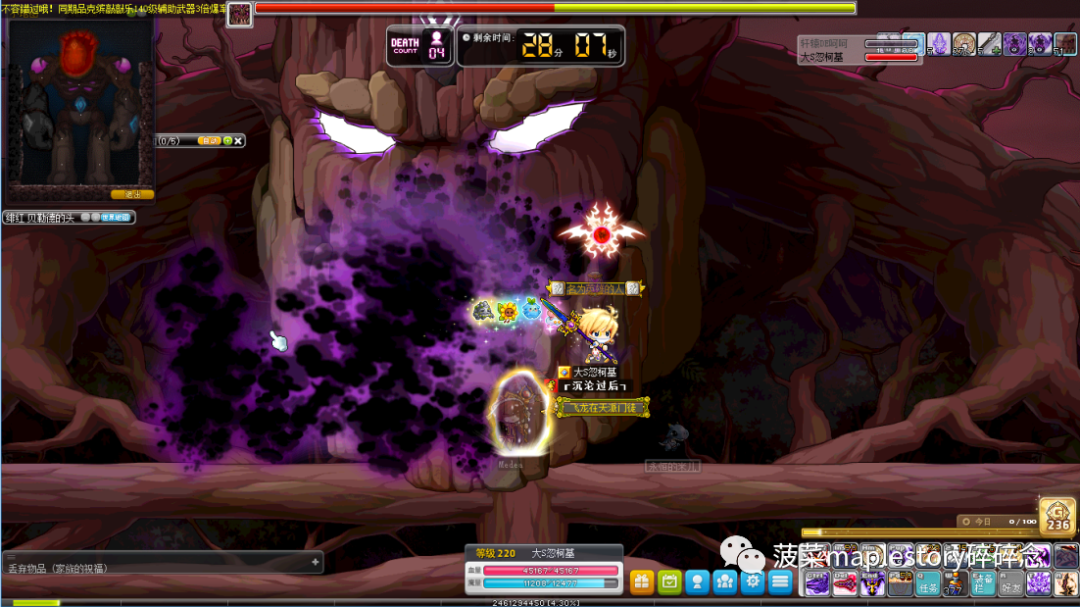Image resolution: width=1080 pixels, height=607 pixels.
Task: Open the blue character info button
Action: pyautogui.click(x=697, y=581)
